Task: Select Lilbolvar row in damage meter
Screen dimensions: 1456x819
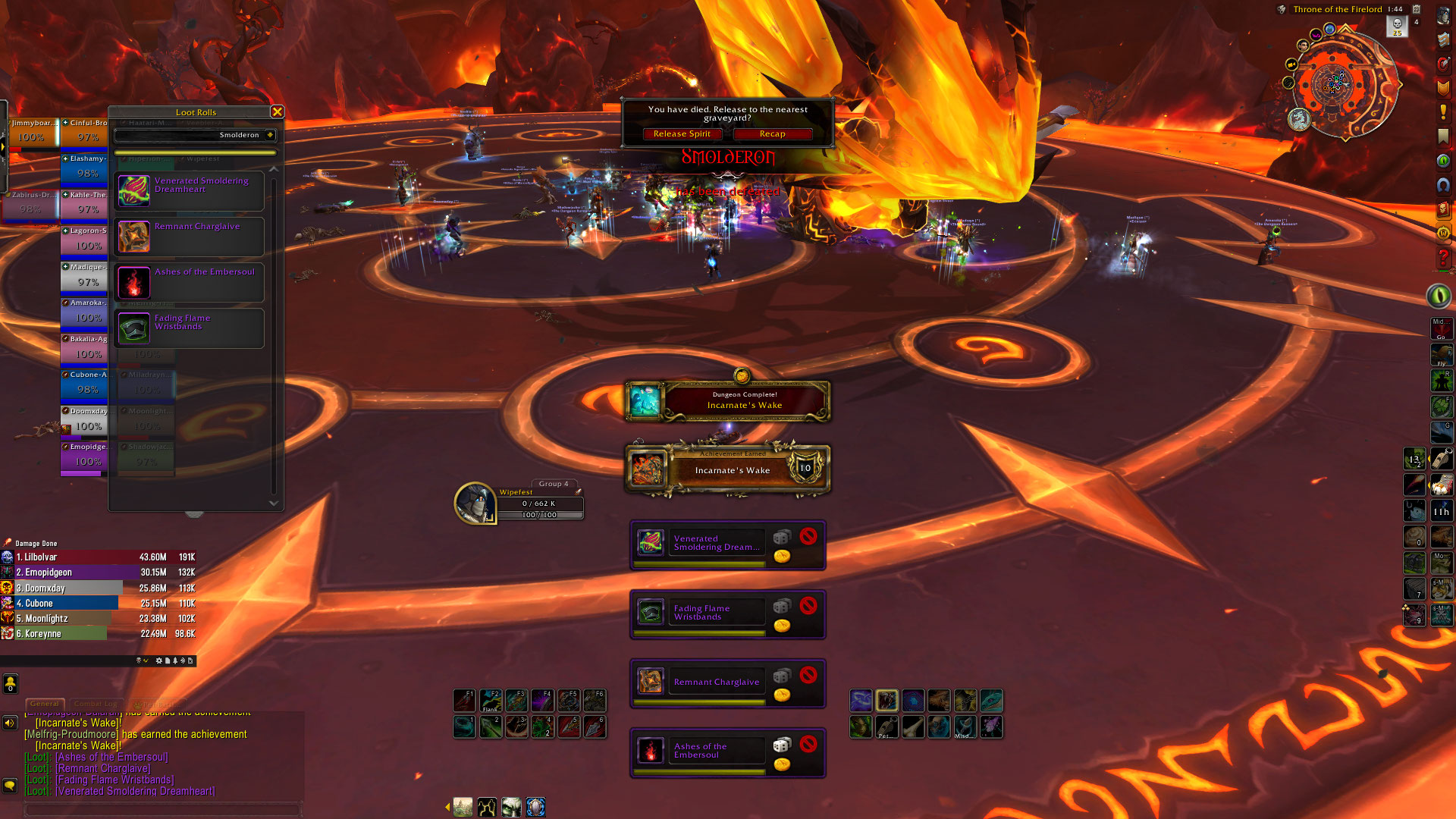Action: point(99,557)
